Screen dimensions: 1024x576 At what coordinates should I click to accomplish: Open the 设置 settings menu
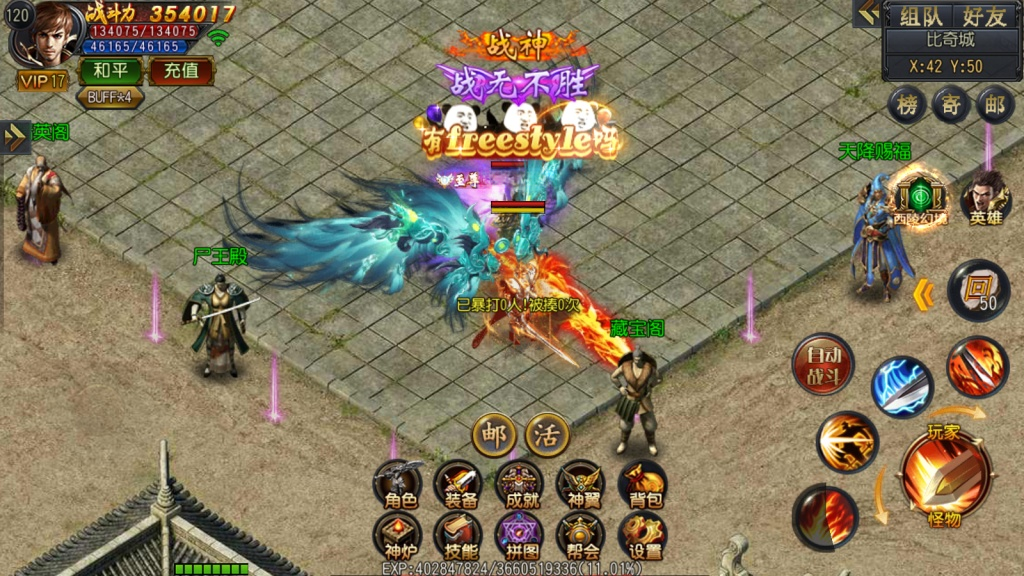pos(642,537)
